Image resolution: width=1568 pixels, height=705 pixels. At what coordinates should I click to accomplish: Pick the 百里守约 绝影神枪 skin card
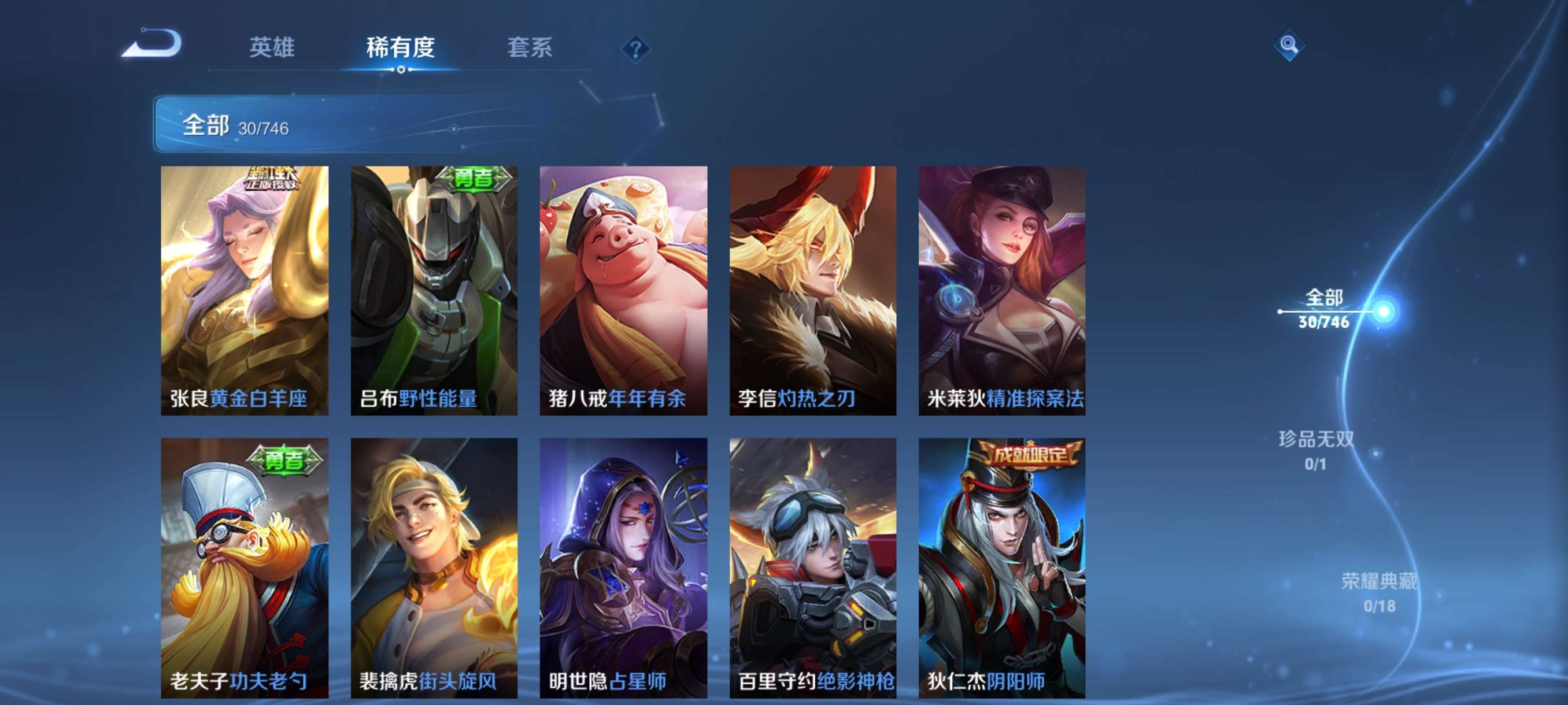(x=812, y=567)
